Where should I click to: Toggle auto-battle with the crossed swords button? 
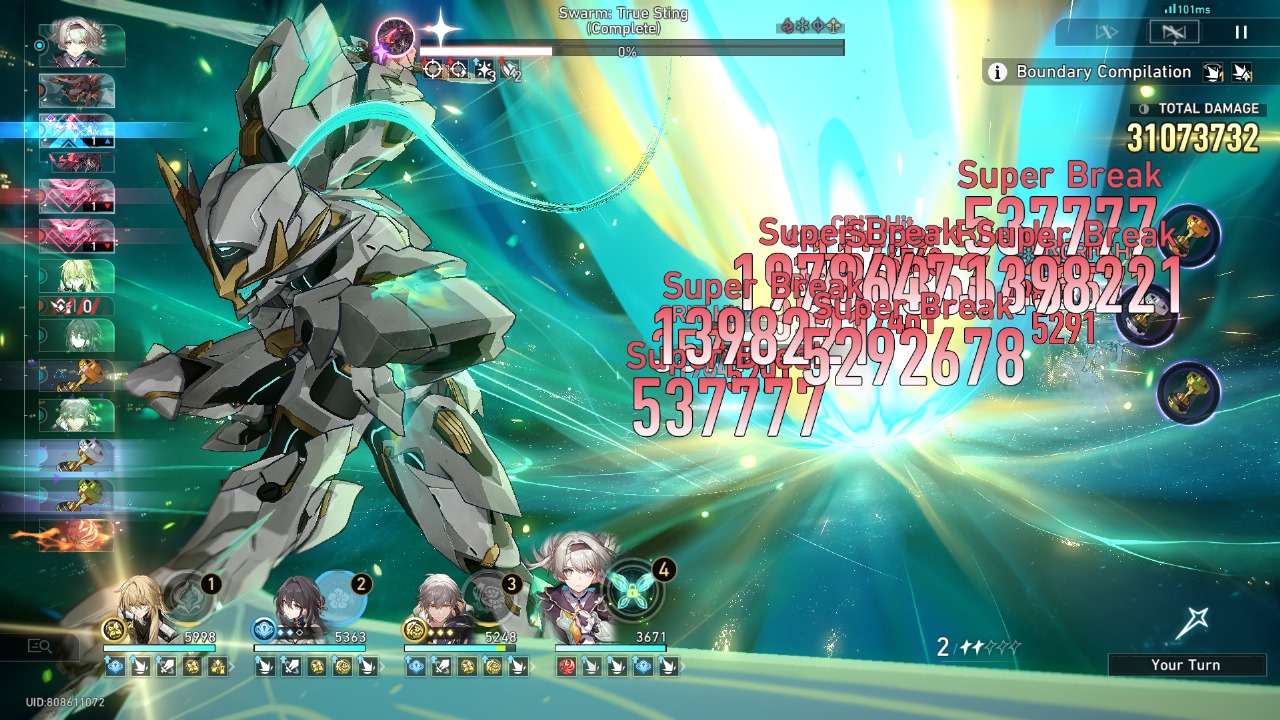tap(1175, 31)
